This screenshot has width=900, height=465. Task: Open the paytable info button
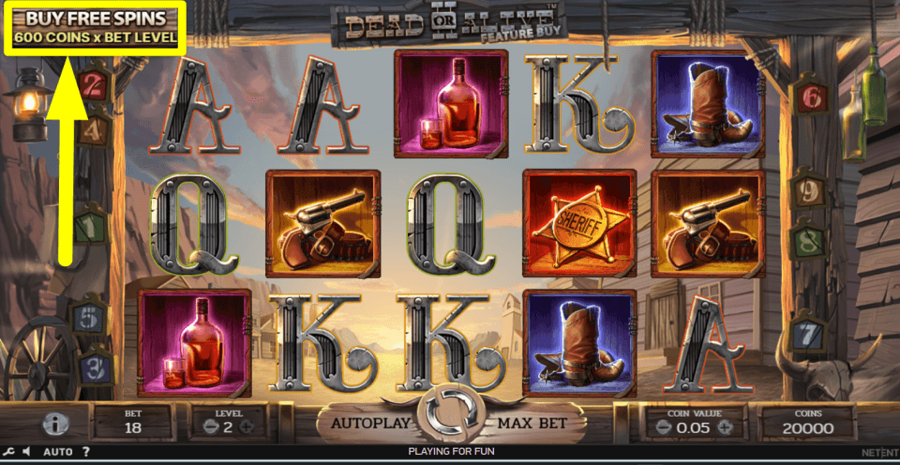coord(55,424)
